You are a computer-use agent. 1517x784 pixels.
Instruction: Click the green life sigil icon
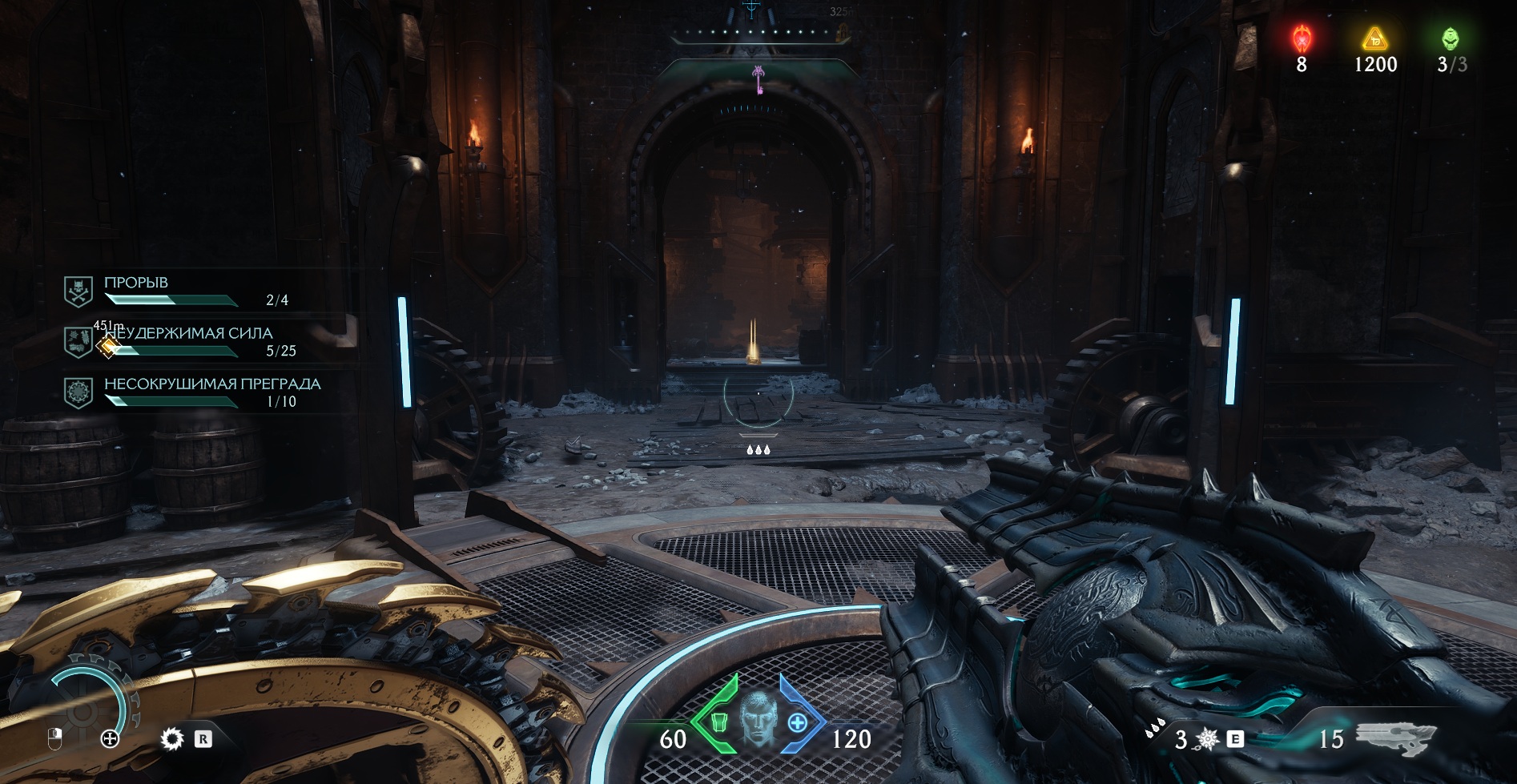click(x=1451, y=38)
